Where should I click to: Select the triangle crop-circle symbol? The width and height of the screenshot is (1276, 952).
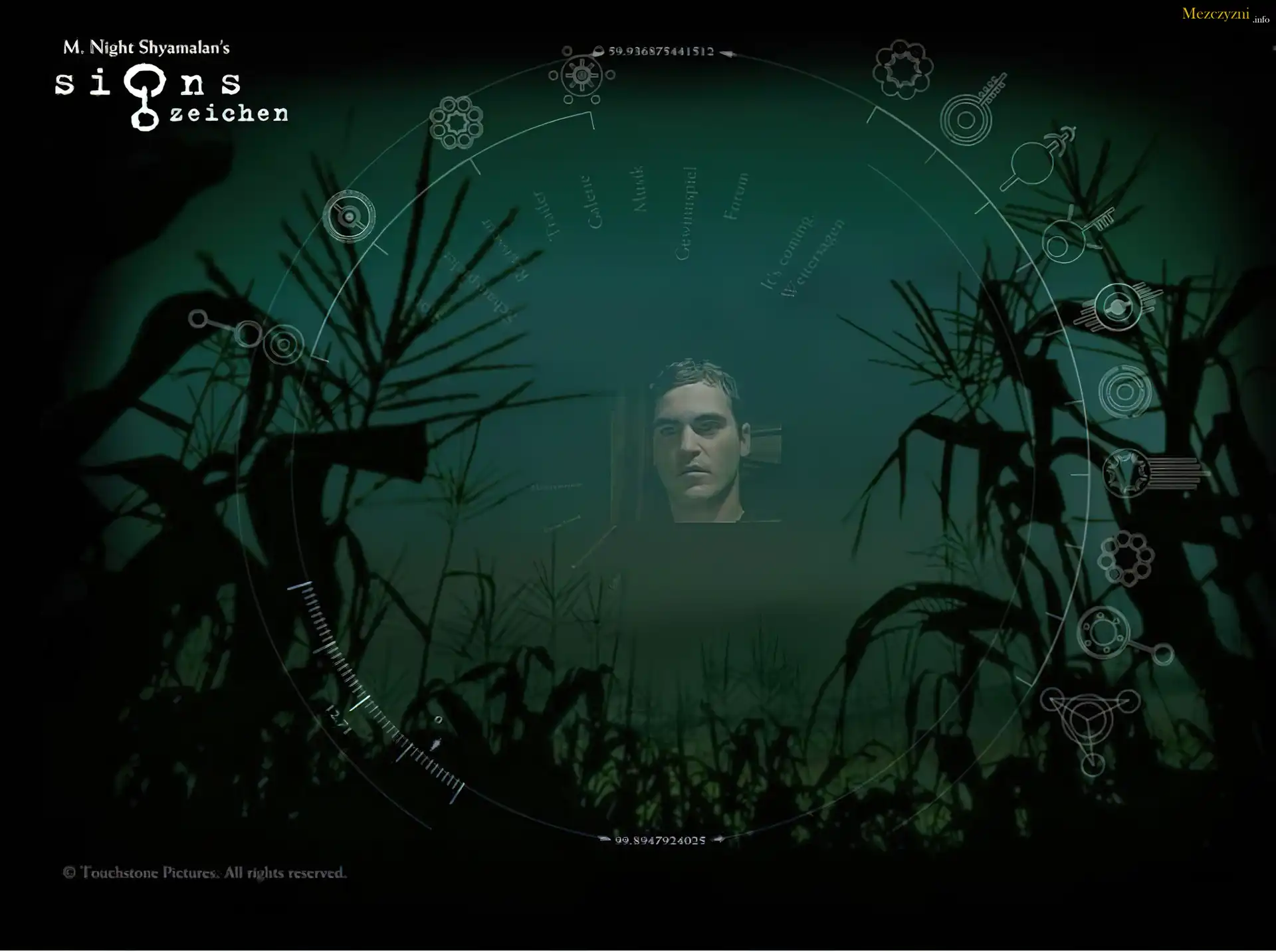[x=1091, y=723]
